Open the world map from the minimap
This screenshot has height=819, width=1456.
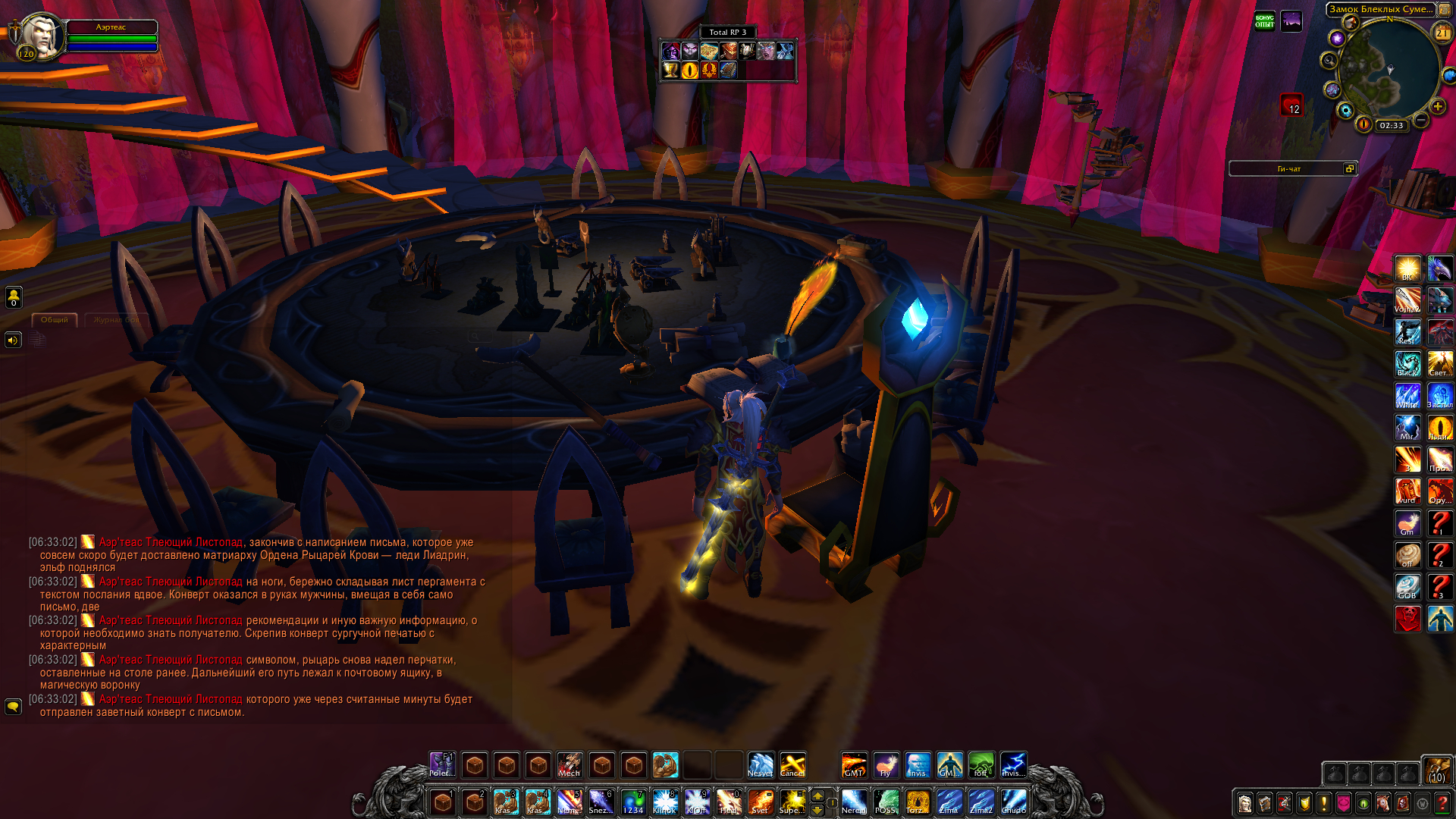pos(1445,9)
